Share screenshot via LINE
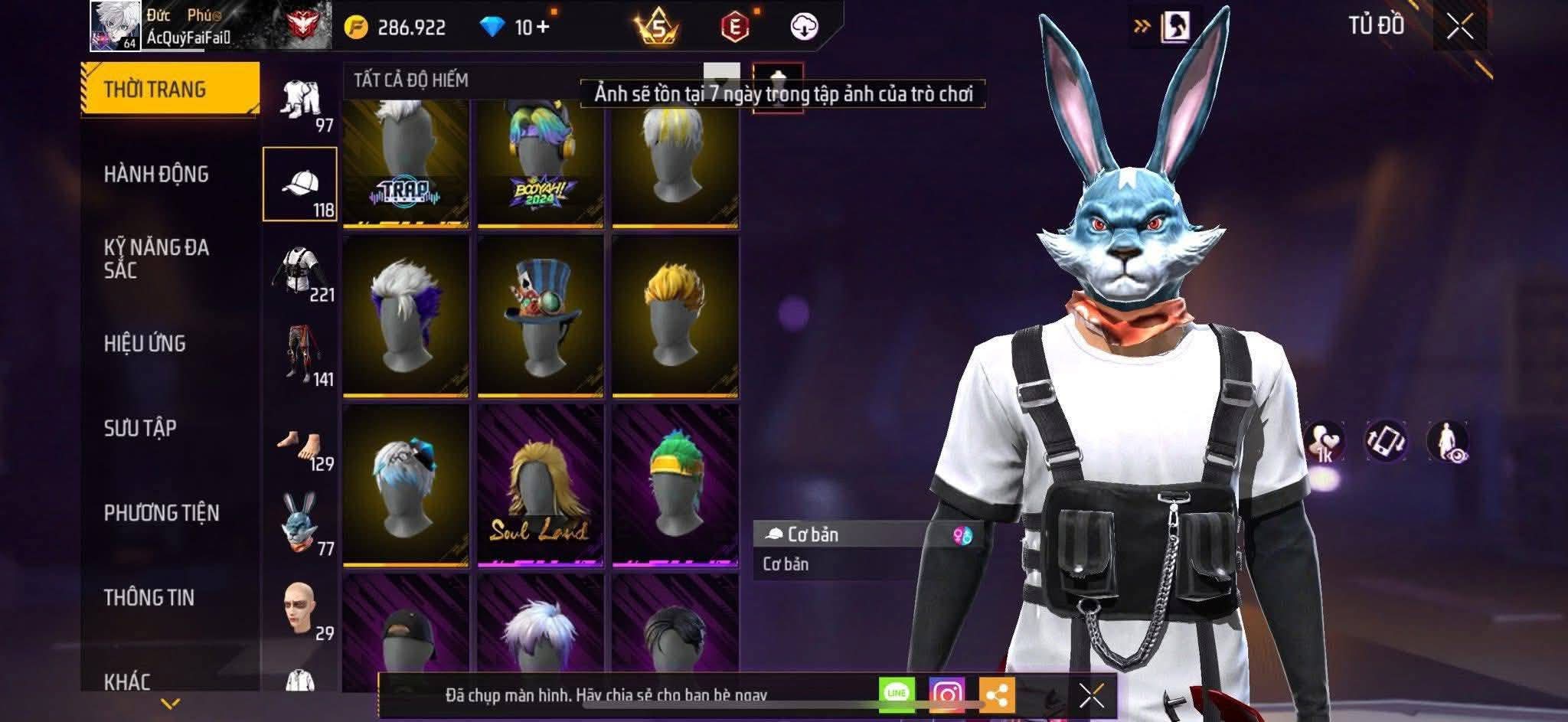This screenshot has height=722, width=1568. 897,694
